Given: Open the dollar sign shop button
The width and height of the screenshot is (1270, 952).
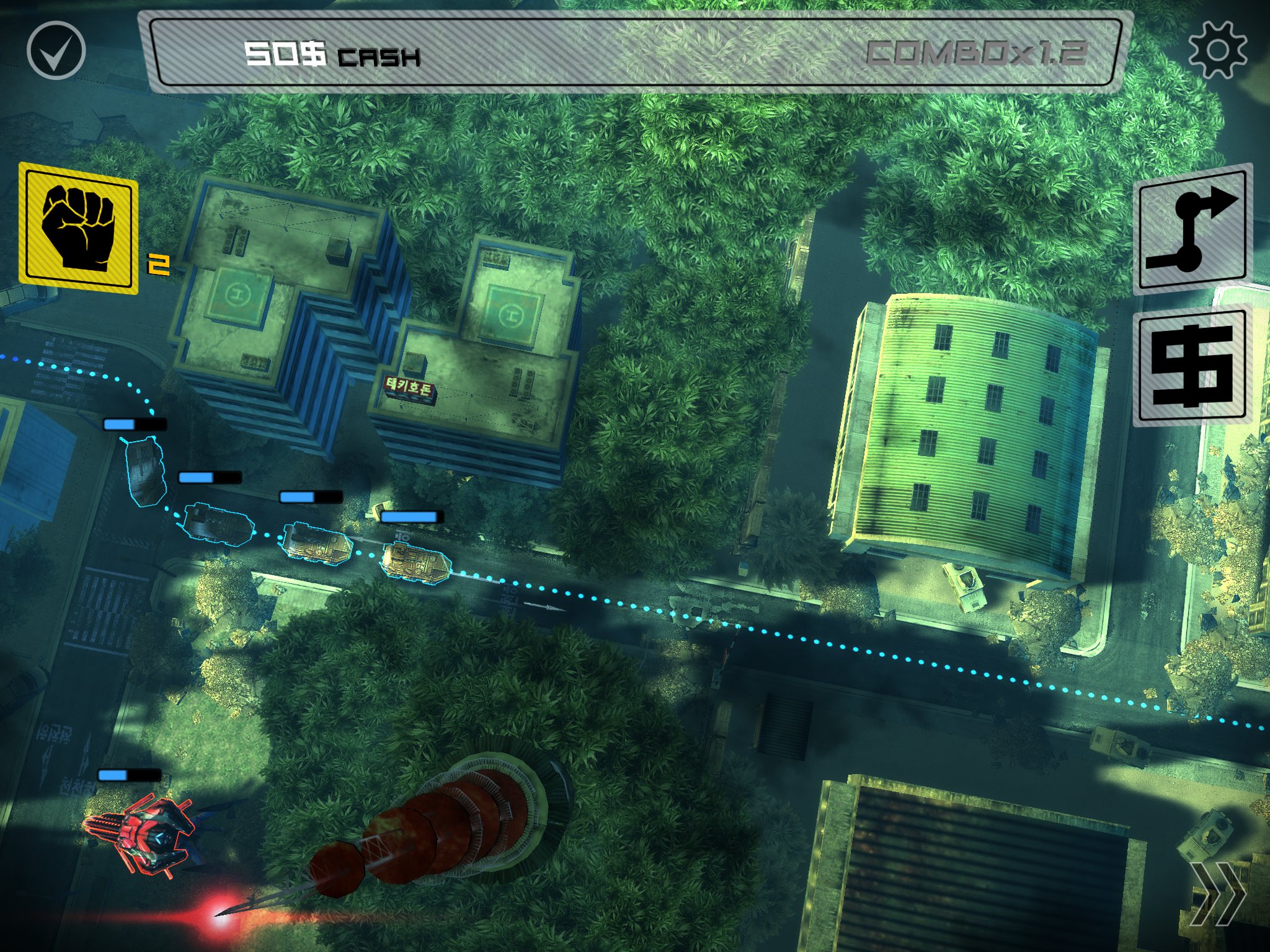Looking at the screenshot, I should click(x=1192, y=367).
